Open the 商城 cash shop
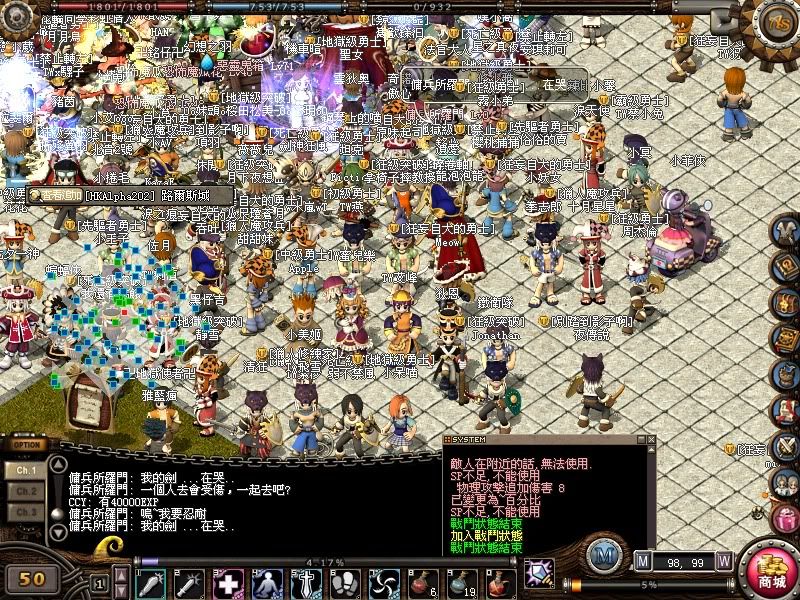 tap(770, 571)
